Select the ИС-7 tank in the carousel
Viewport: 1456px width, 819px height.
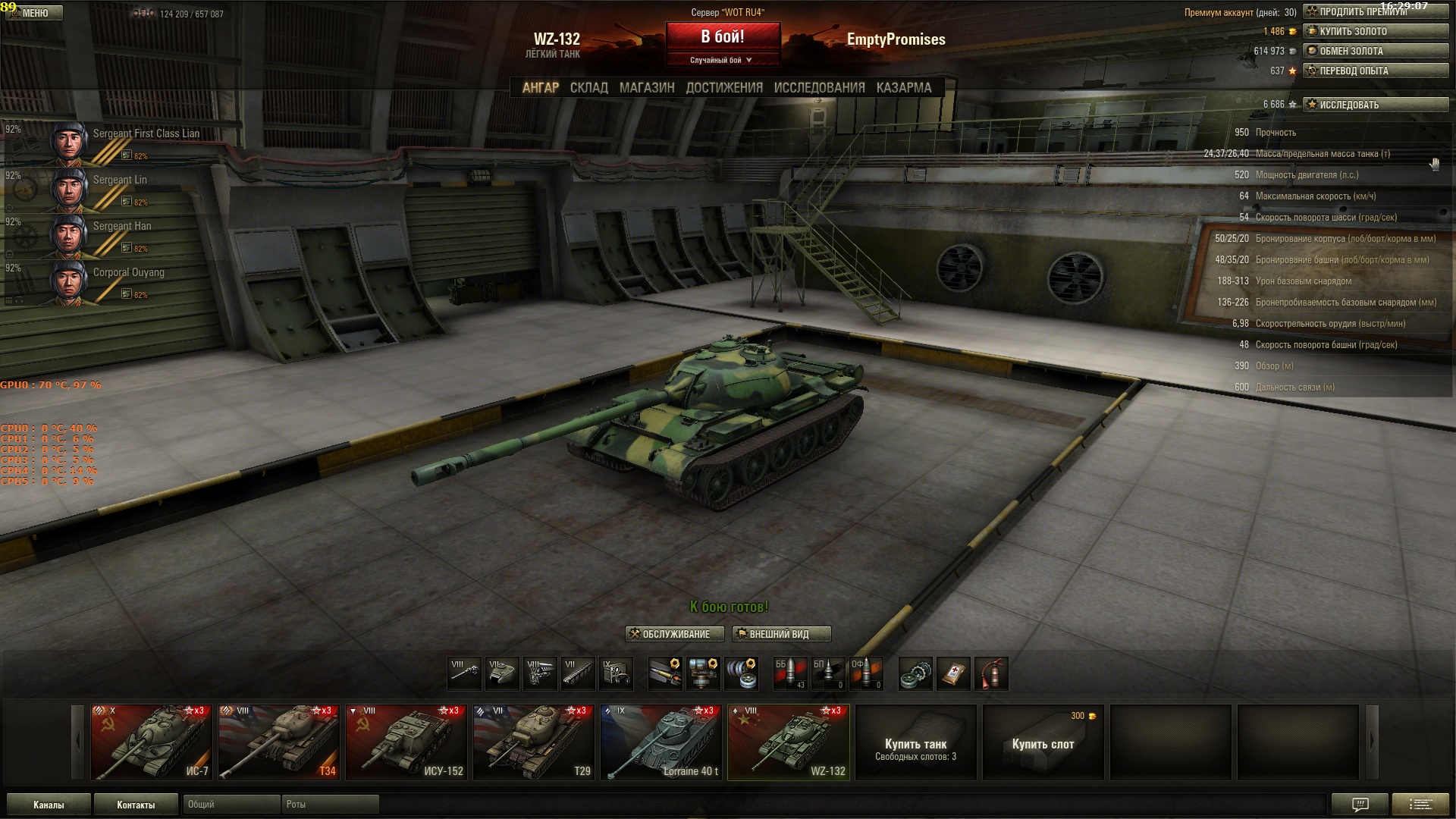pyautogui.click(x=152, y=742)
